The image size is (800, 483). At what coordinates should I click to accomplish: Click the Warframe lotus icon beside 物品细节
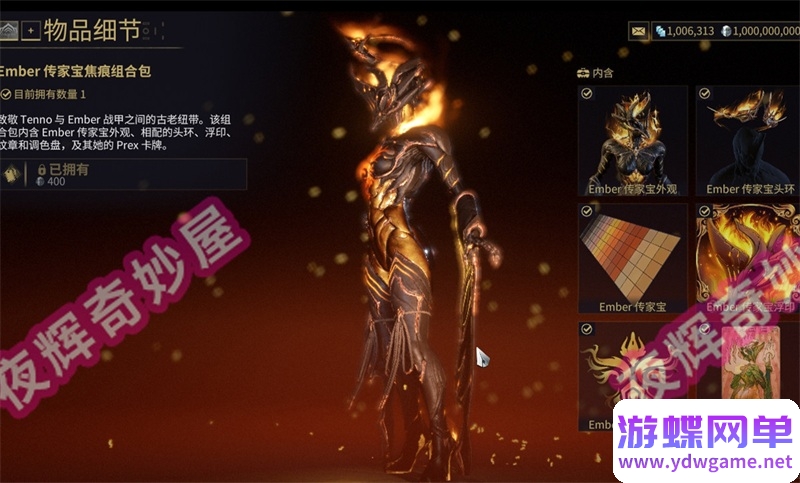[9, 31]
